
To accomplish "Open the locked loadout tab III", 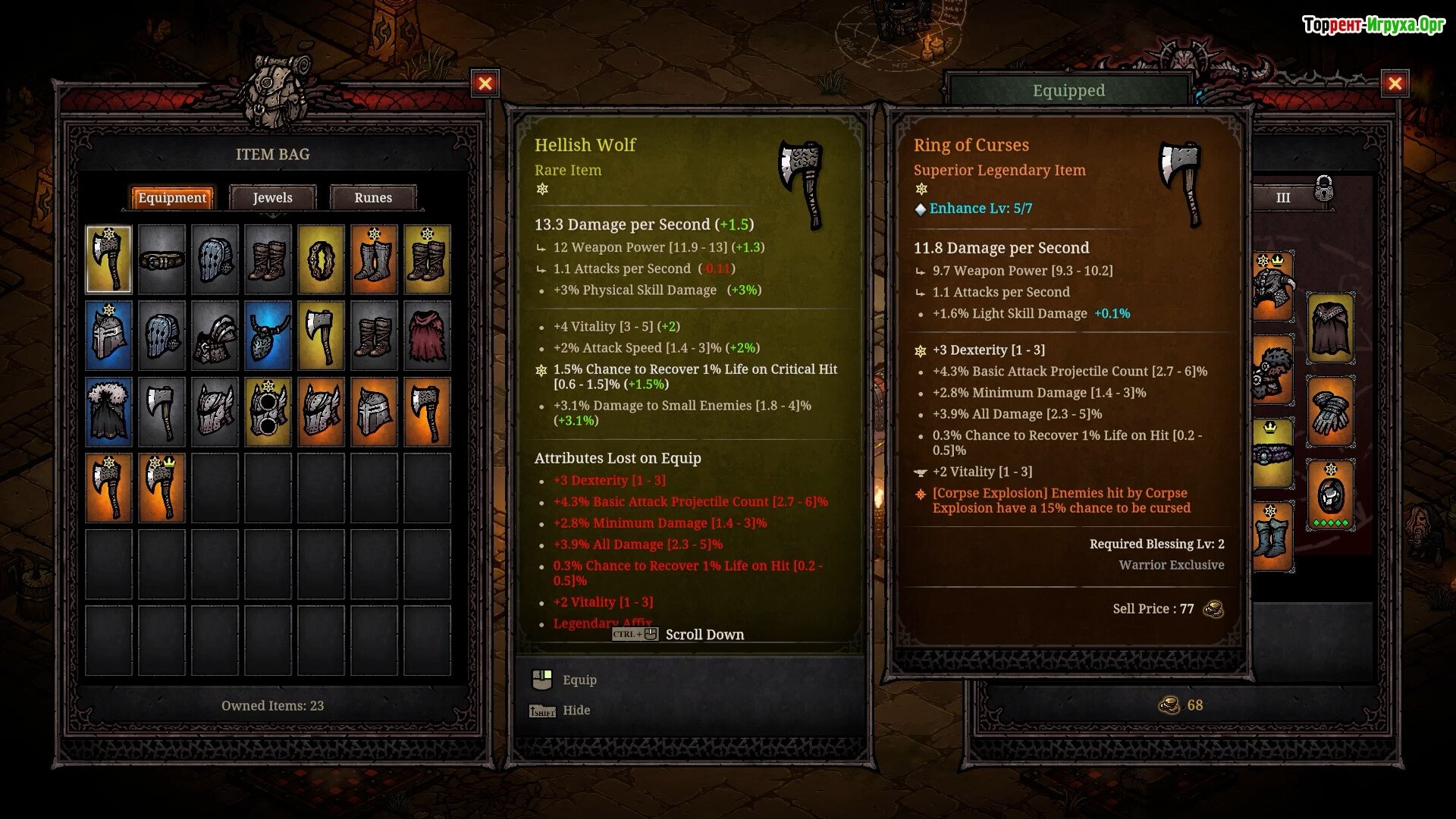I will click(x=1283, y=198).
